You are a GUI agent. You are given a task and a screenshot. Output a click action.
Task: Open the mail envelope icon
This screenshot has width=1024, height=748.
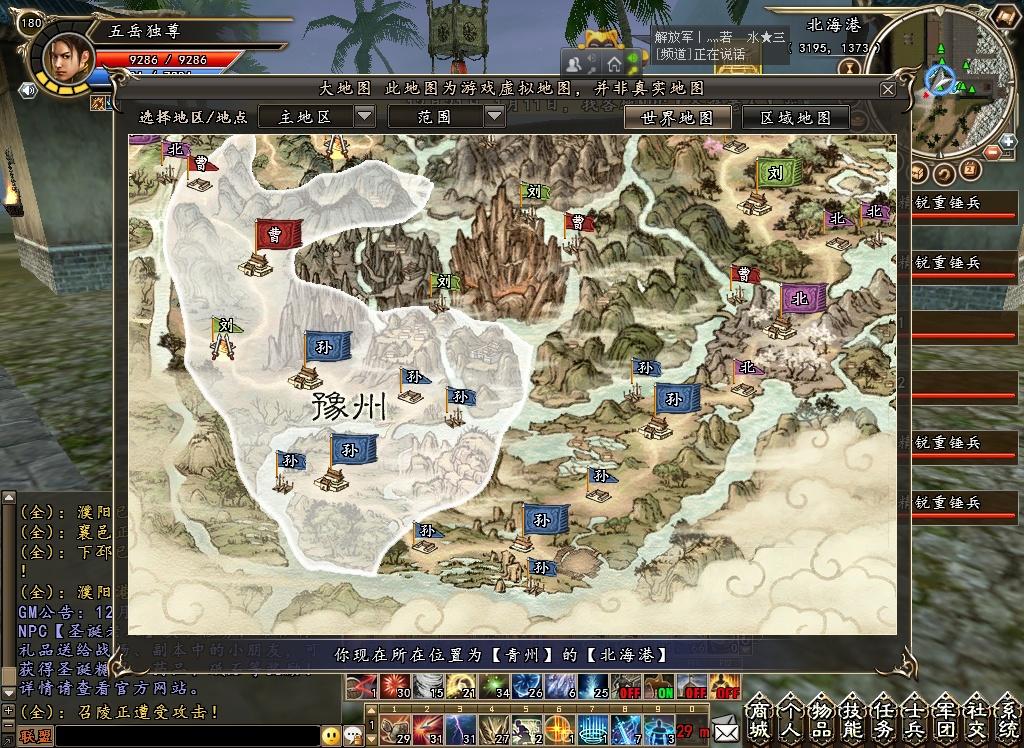pos(725,718)
